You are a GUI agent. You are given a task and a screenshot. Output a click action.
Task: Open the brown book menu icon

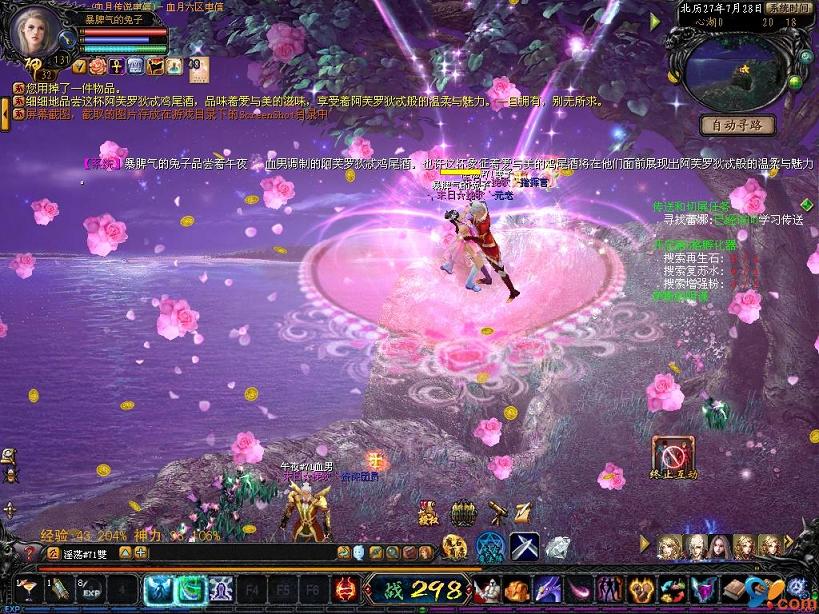736,589
